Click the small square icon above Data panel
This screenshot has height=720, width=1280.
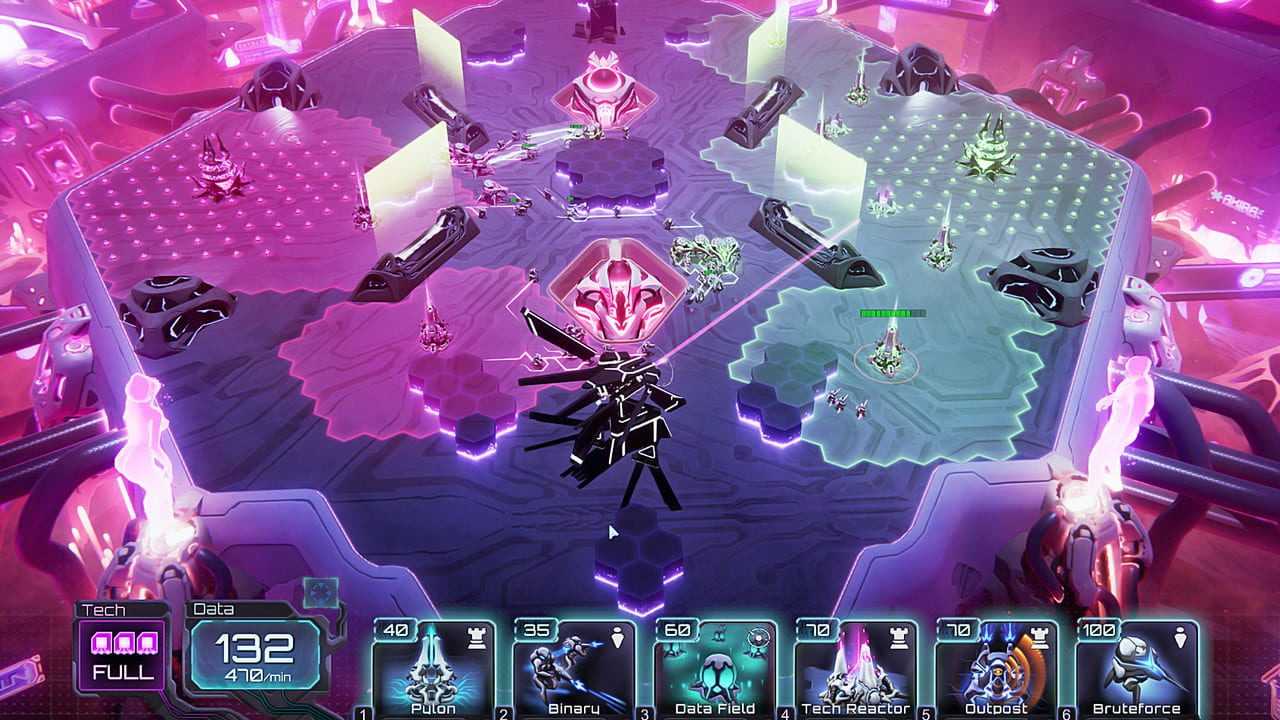(x=320, y=591)
